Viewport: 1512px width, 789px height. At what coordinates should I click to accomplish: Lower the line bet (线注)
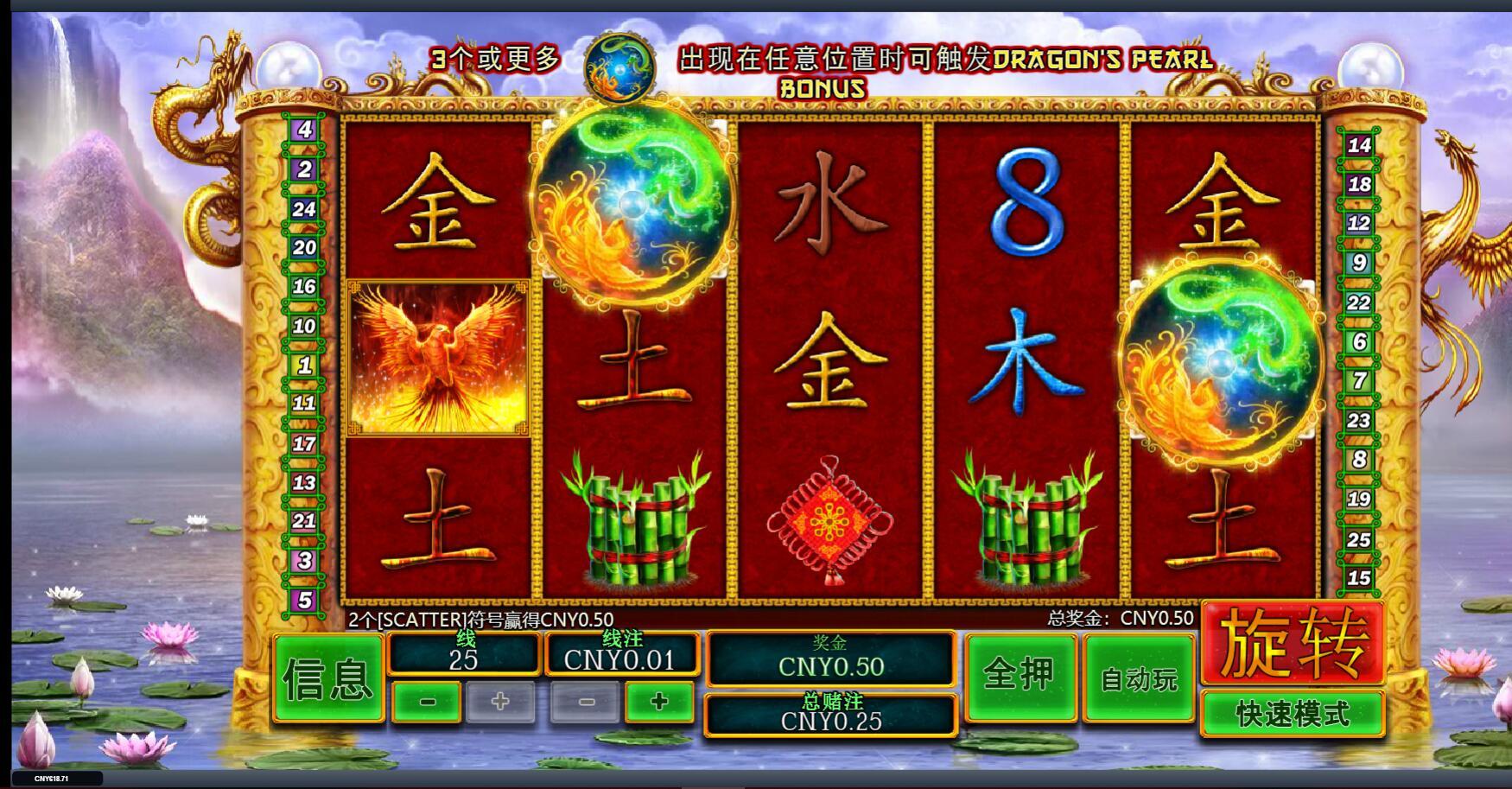(585, 702)
